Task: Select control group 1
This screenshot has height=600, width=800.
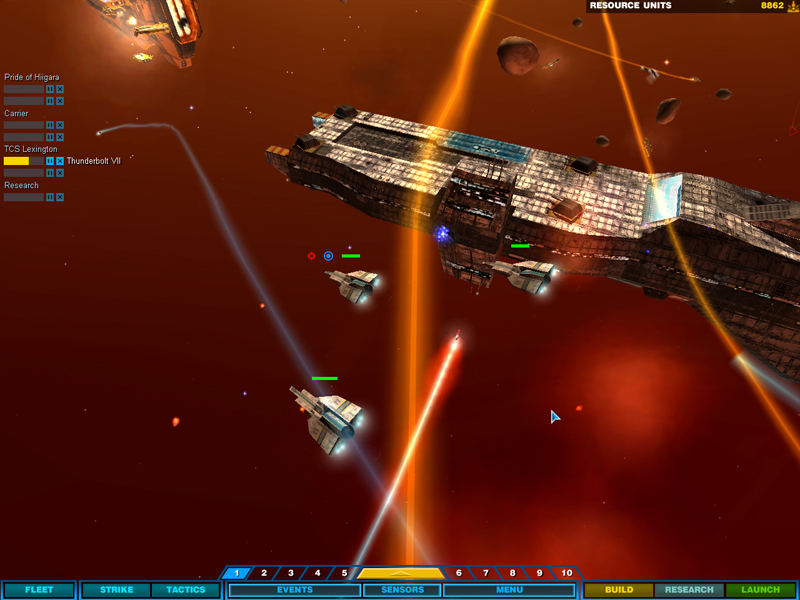Action: [237, 573]
